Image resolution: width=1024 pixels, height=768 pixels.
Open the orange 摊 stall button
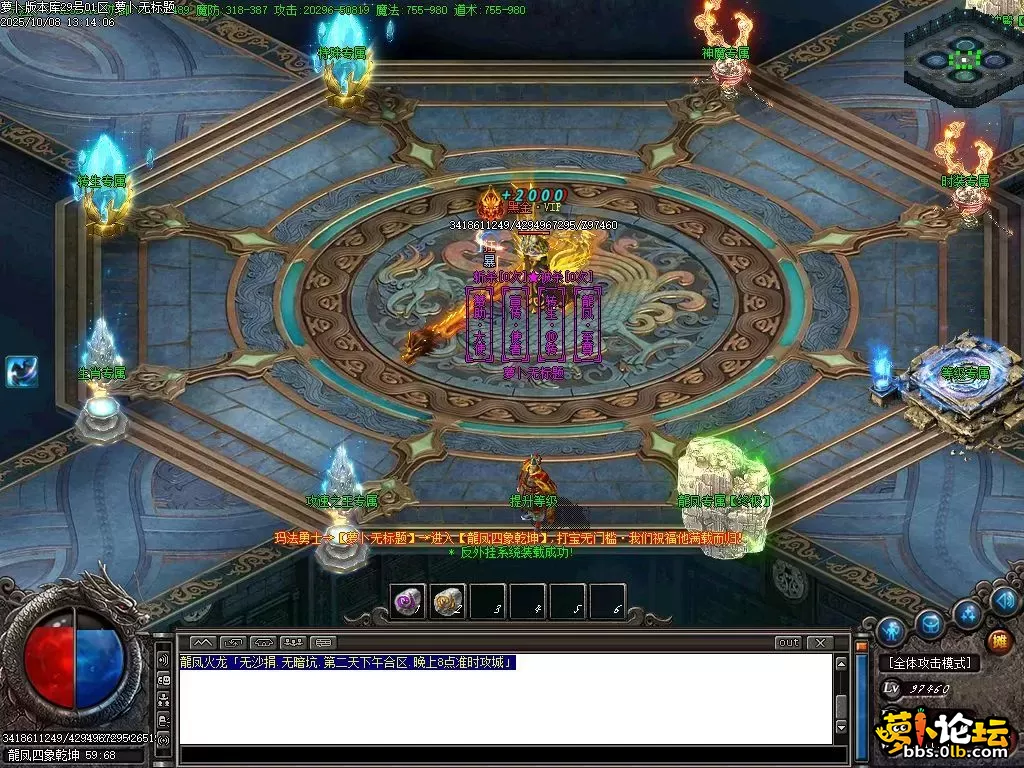(998, 641)
